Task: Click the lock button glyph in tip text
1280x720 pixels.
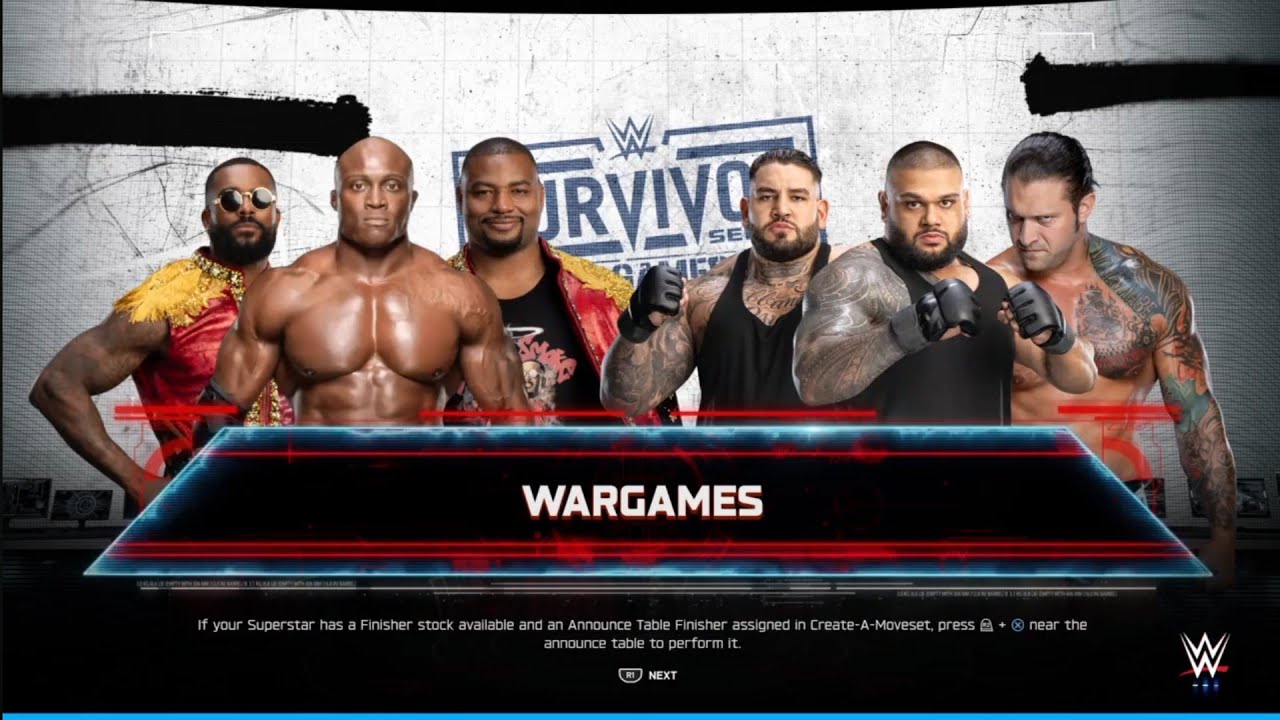Action: tap(987, 625)
